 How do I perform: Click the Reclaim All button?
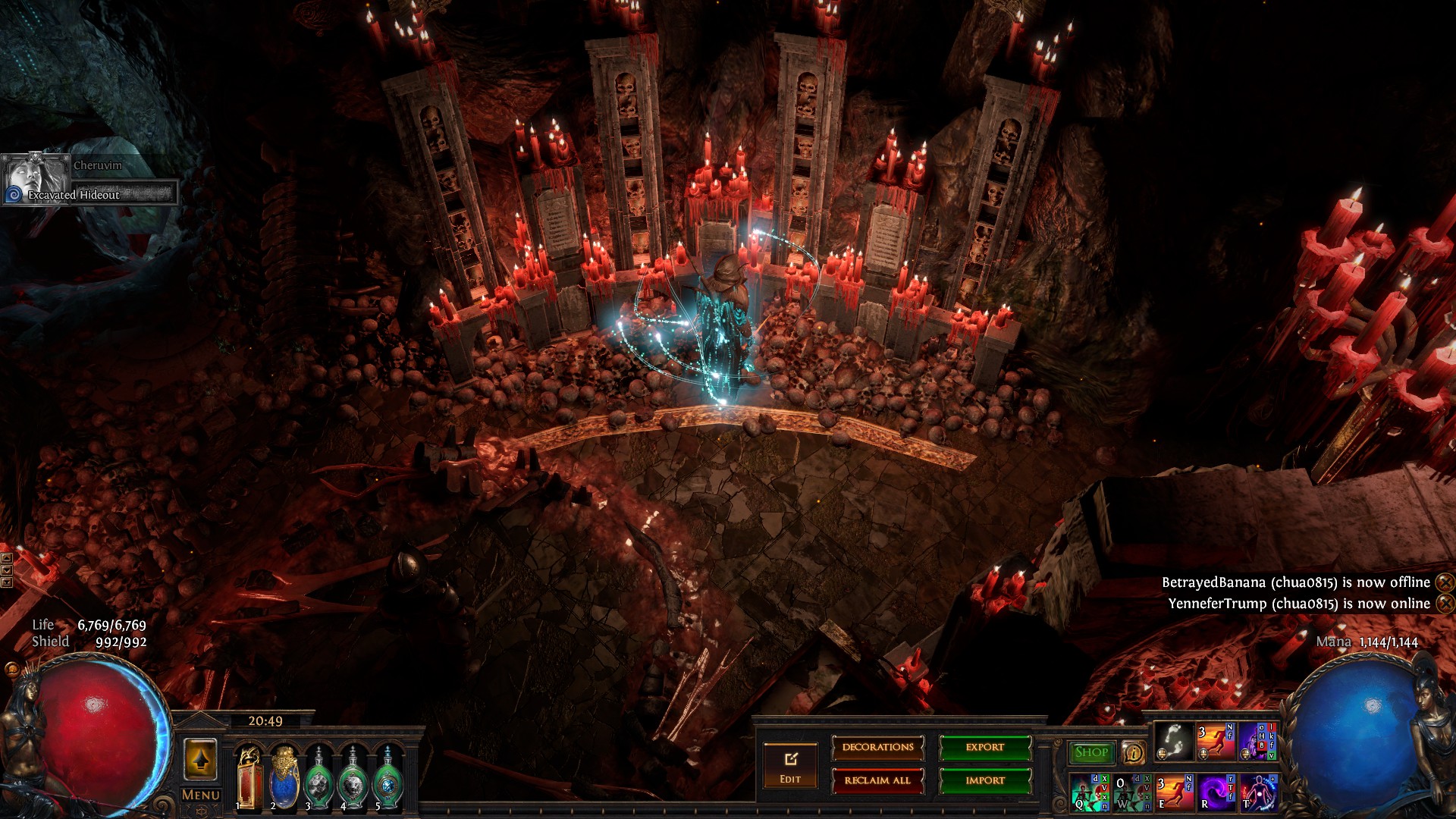click(877, 780)
